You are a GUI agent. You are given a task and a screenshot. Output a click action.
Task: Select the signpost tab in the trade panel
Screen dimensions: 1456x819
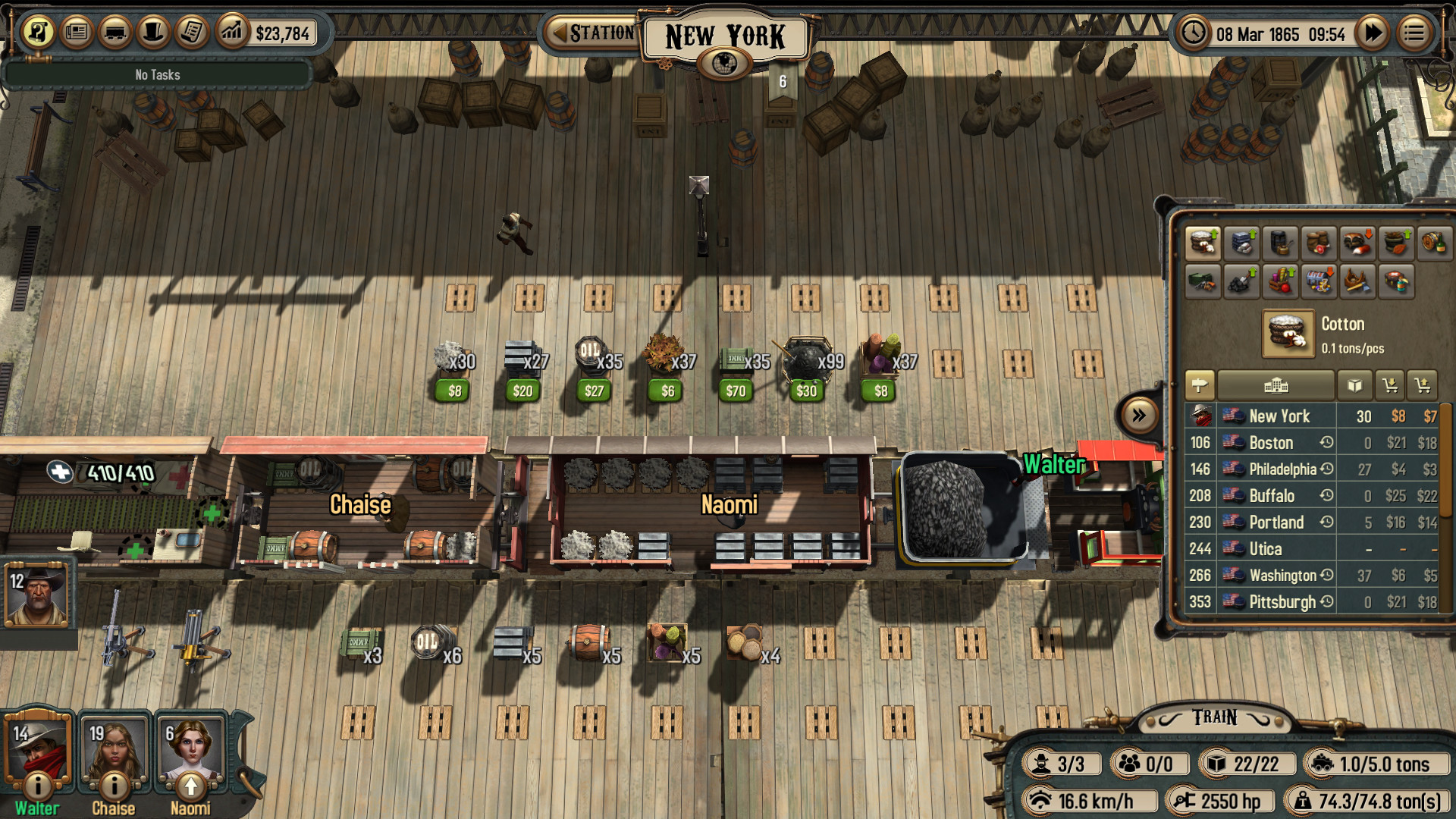pyautogui.click(x=1200, y=385)
